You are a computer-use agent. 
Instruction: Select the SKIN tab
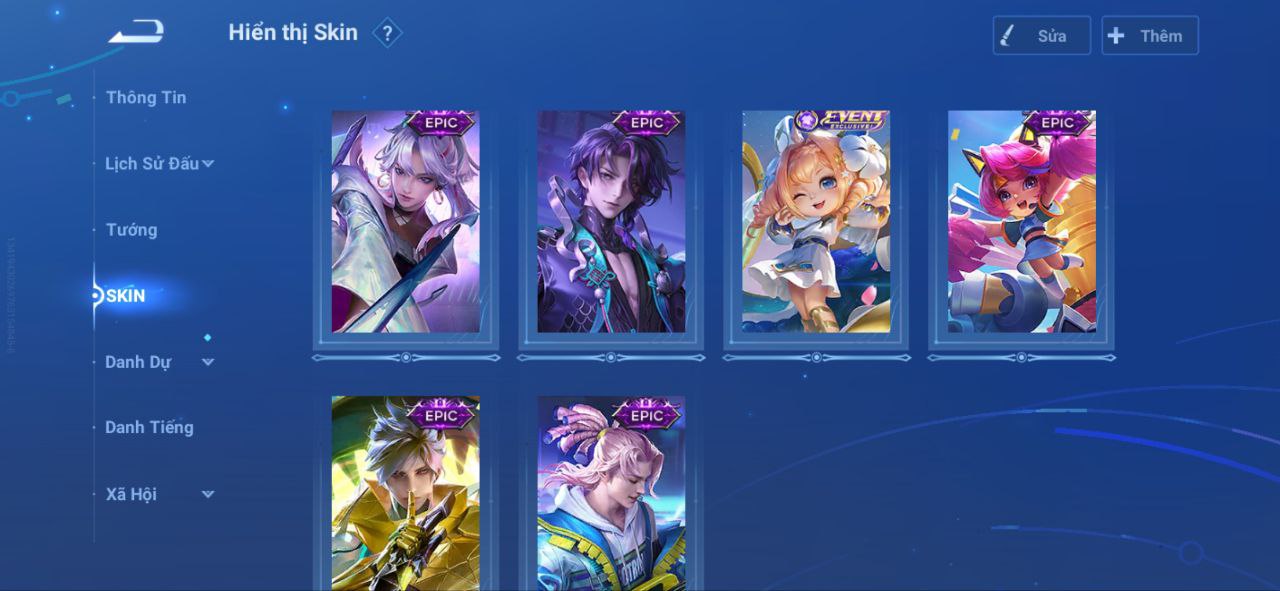tap(126, 296)
